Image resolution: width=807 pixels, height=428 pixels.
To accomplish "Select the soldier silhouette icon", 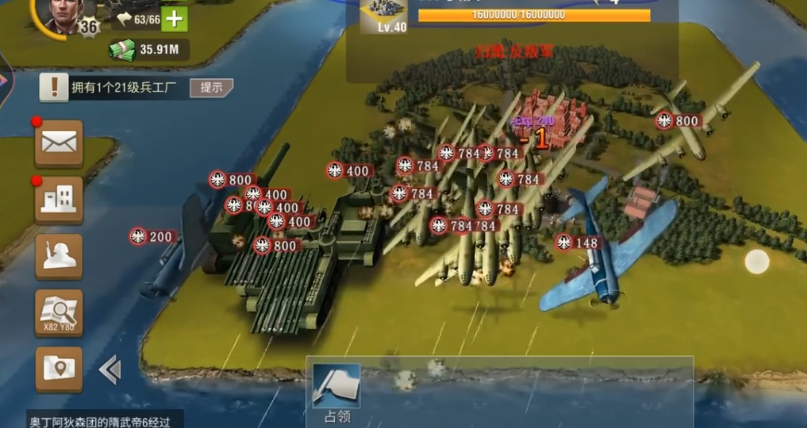I will (59, 255).
